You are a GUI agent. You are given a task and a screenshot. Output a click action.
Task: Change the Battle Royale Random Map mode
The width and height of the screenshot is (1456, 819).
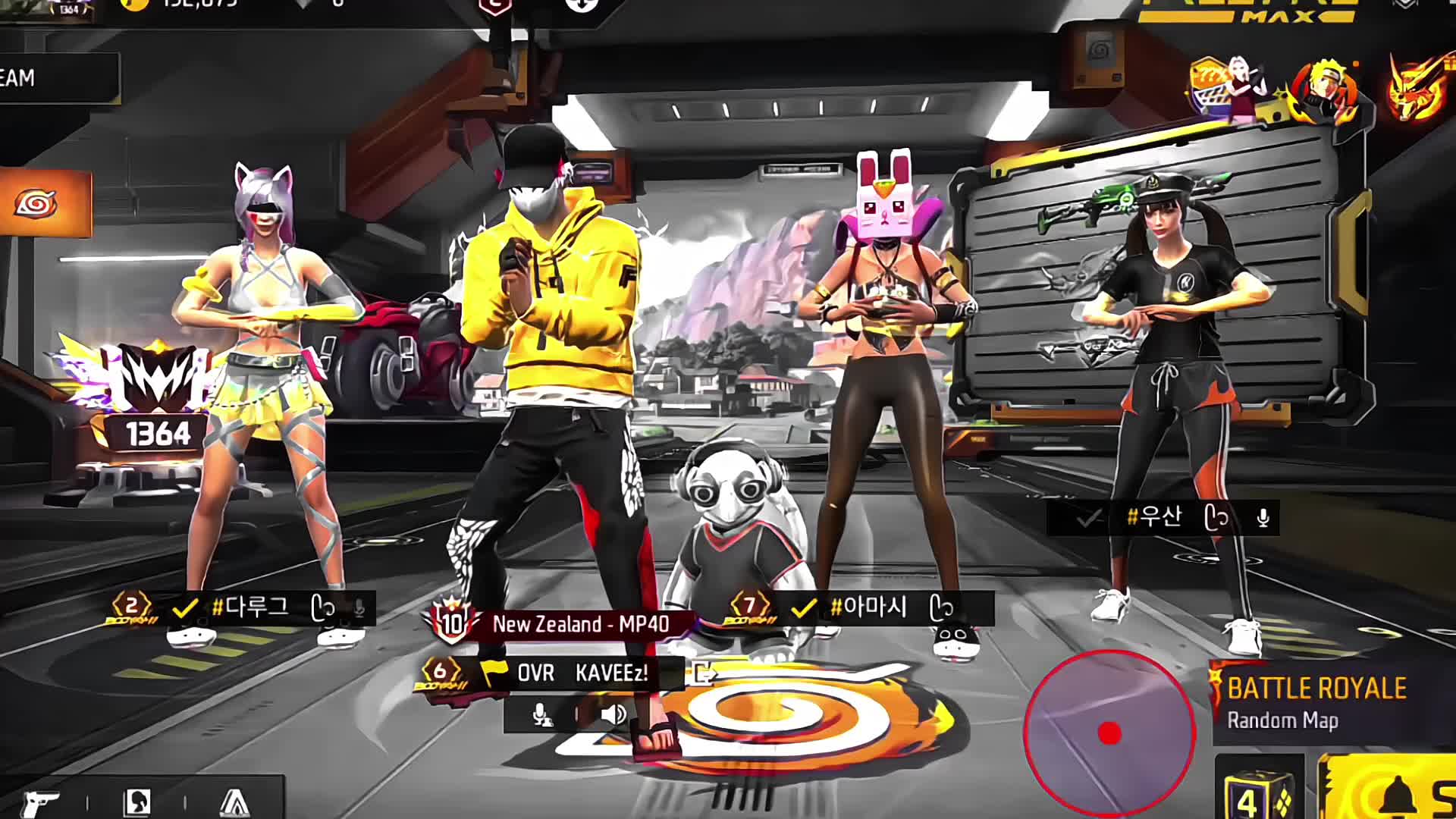pos(1316,702)
